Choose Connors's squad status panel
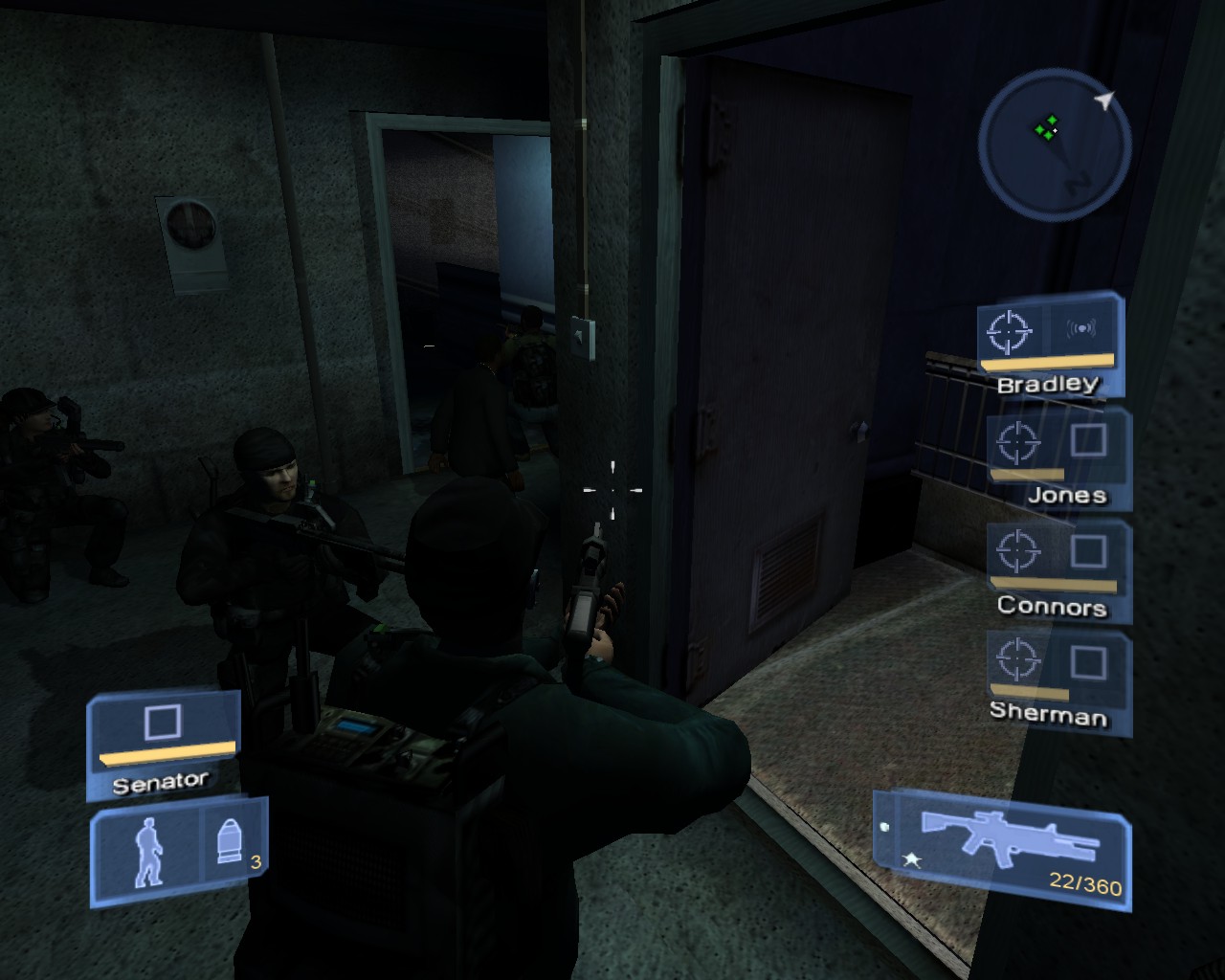The height and width of the screenshot is (980, 1225). (1058, 570)
